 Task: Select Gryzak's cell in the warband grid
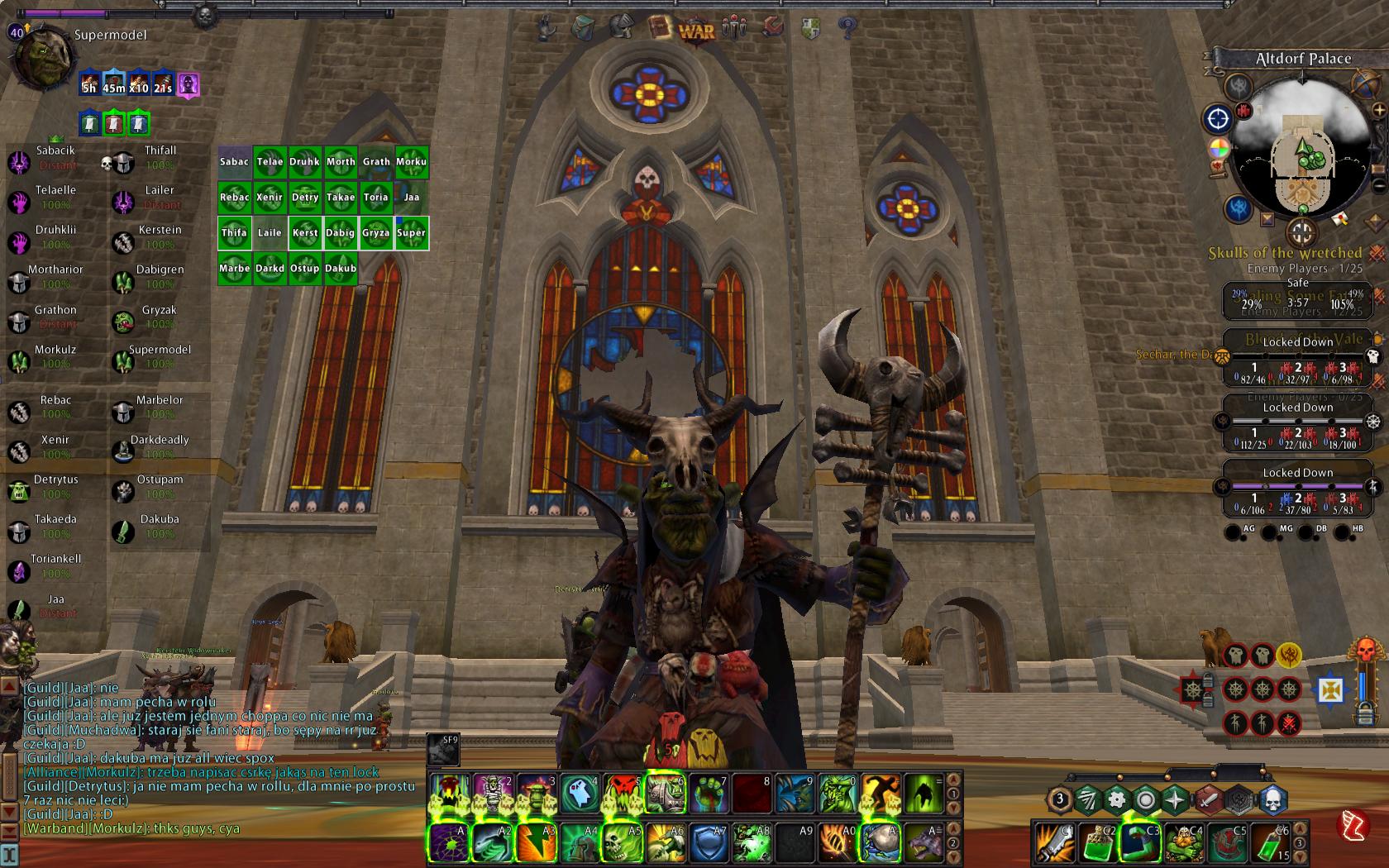(x=375, y=232)
